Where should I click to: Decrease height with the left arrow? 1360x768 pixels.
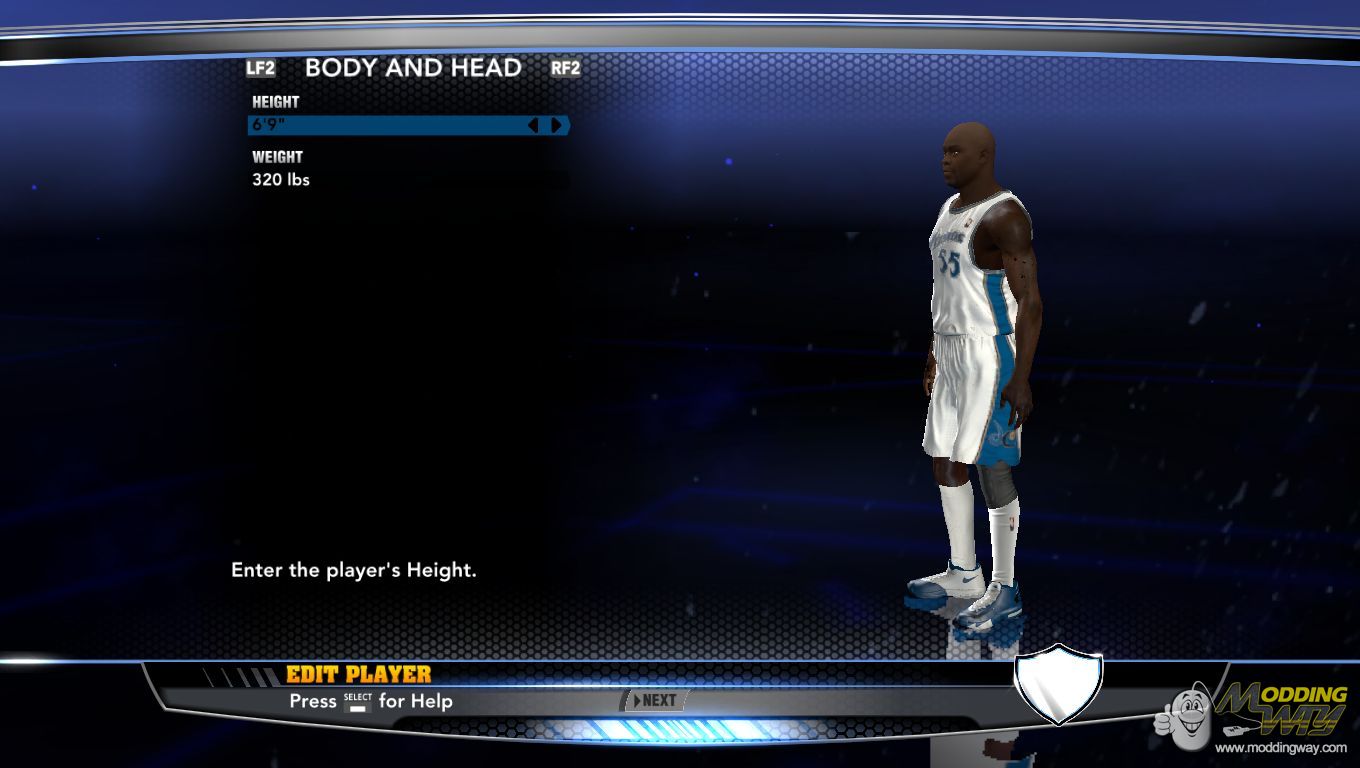click(532, 125)
